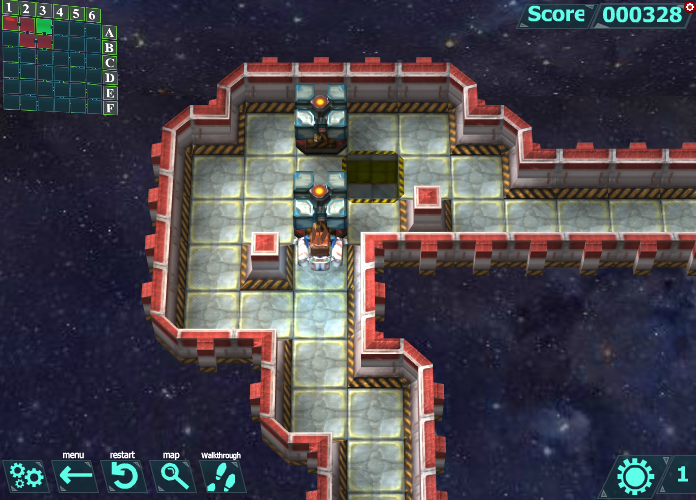Click the green room on the level grid
The image size is (696, 500).
click(x=44, y=26)
